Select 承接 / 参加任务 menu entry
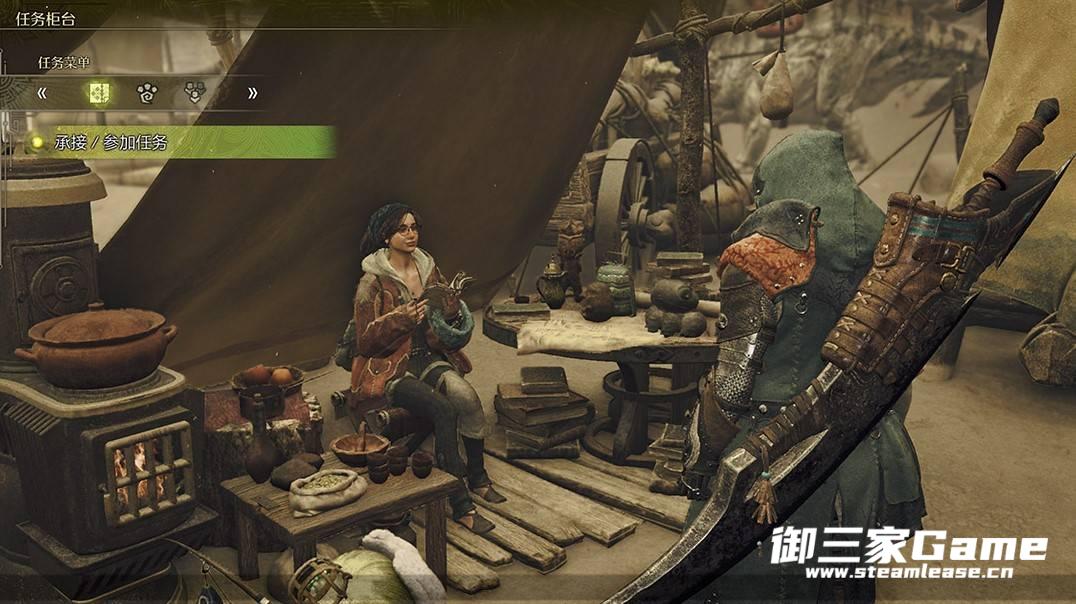Image resolution: width=1076 pixels, height=604 pixels. [111, 143]
